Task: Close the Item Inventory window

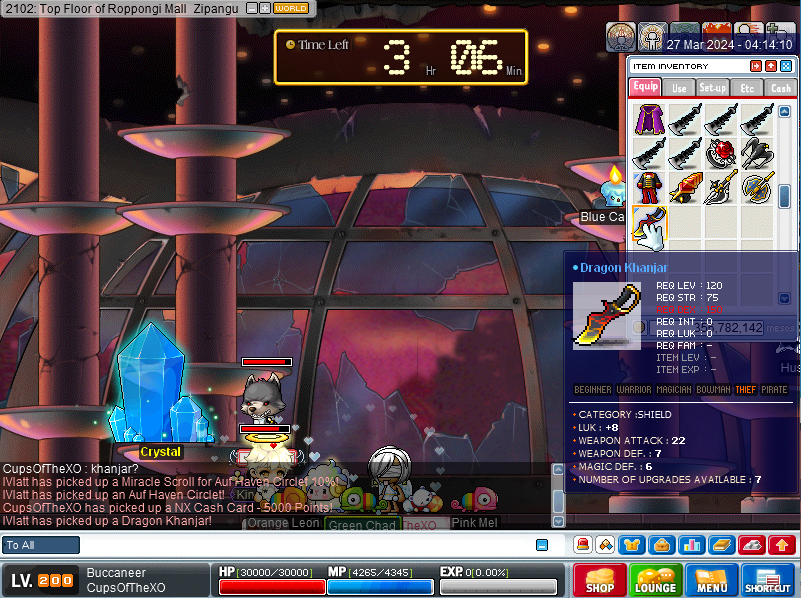Action: [x=786, y=66]
